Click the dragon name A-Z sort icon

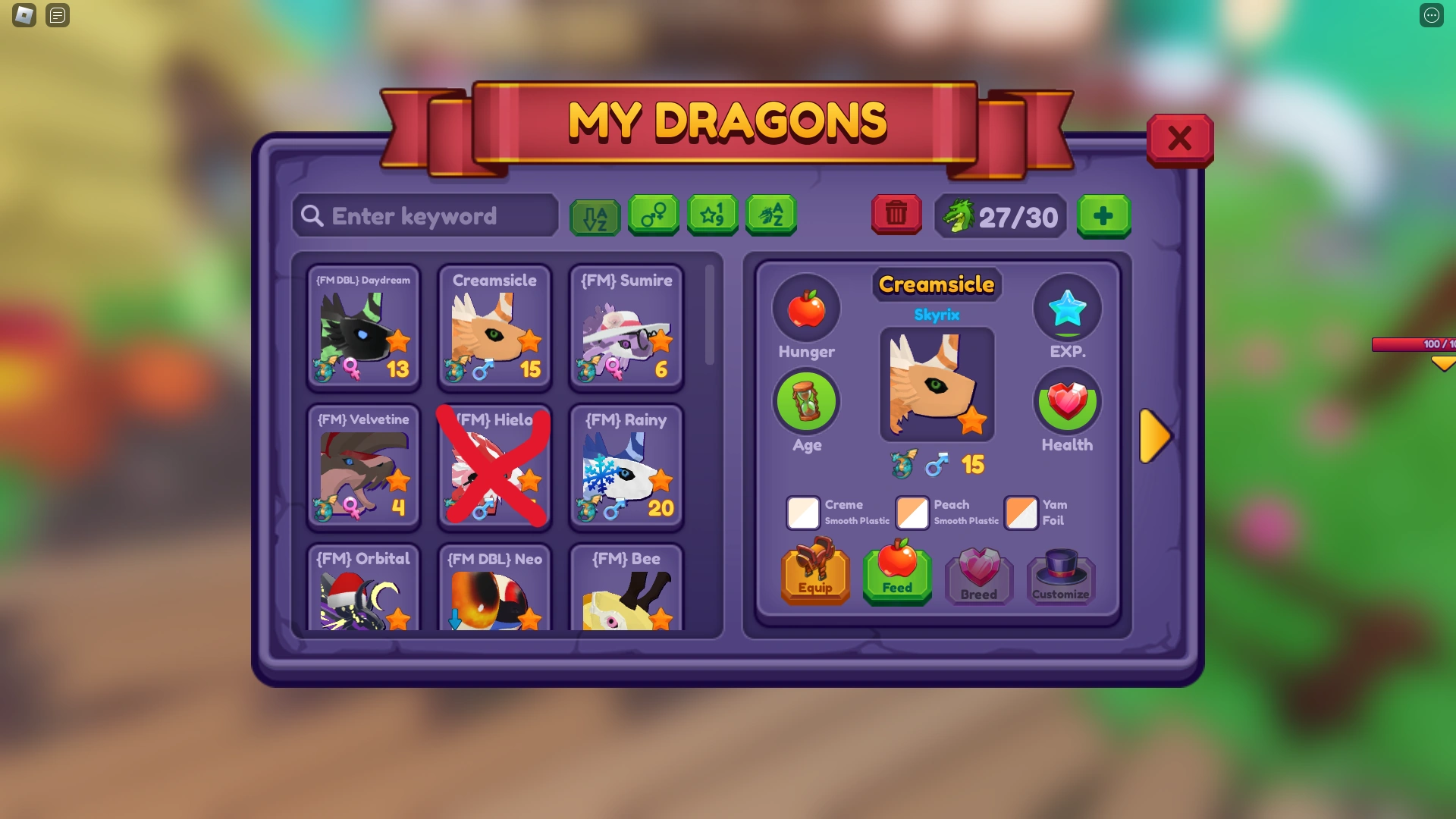click(x=770, y=215)
